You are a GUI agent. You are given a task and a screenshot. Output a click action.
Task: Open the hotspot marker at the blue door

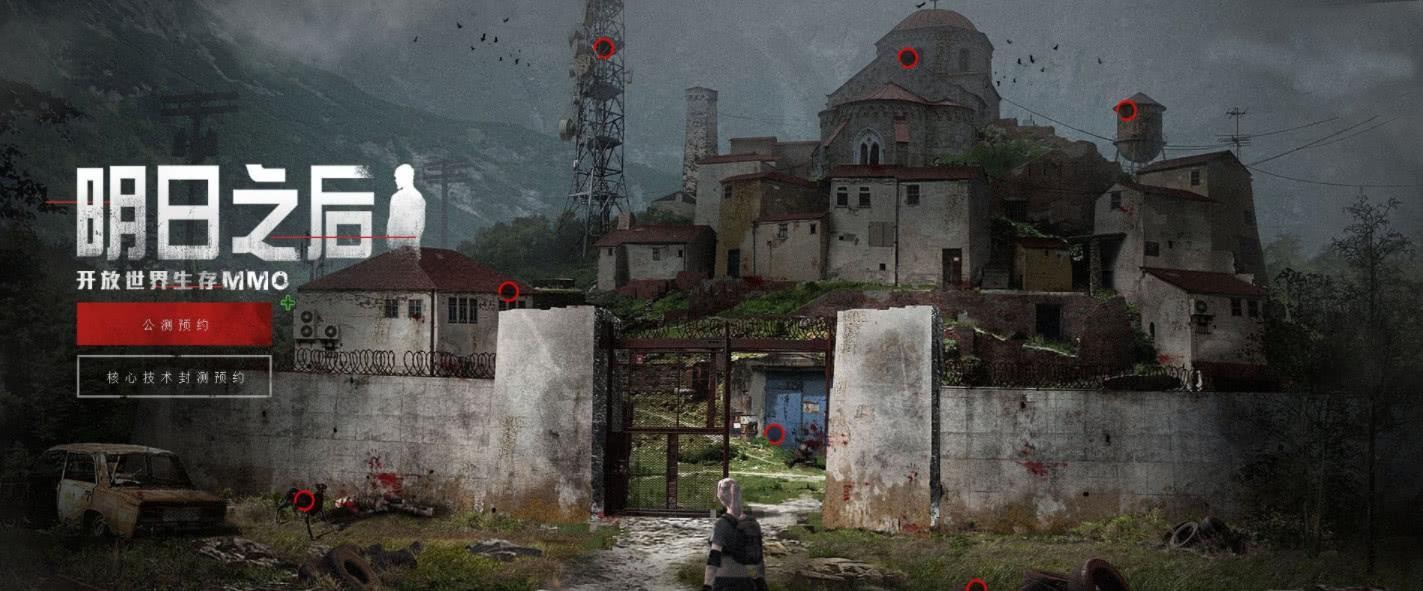774,433
